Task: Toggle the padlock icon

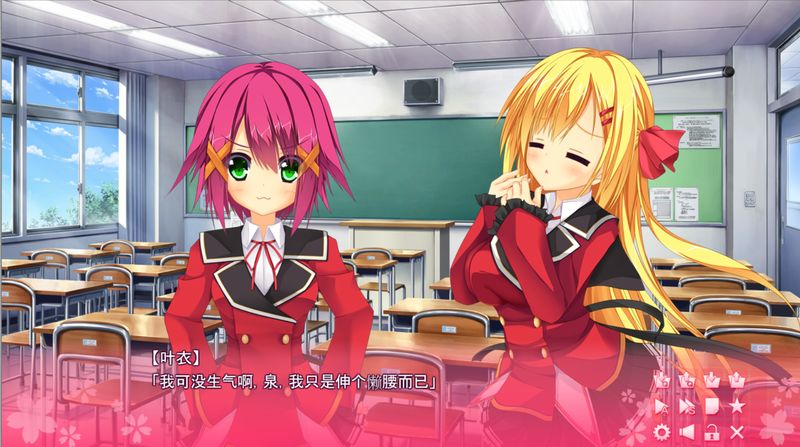Action: 712,432
